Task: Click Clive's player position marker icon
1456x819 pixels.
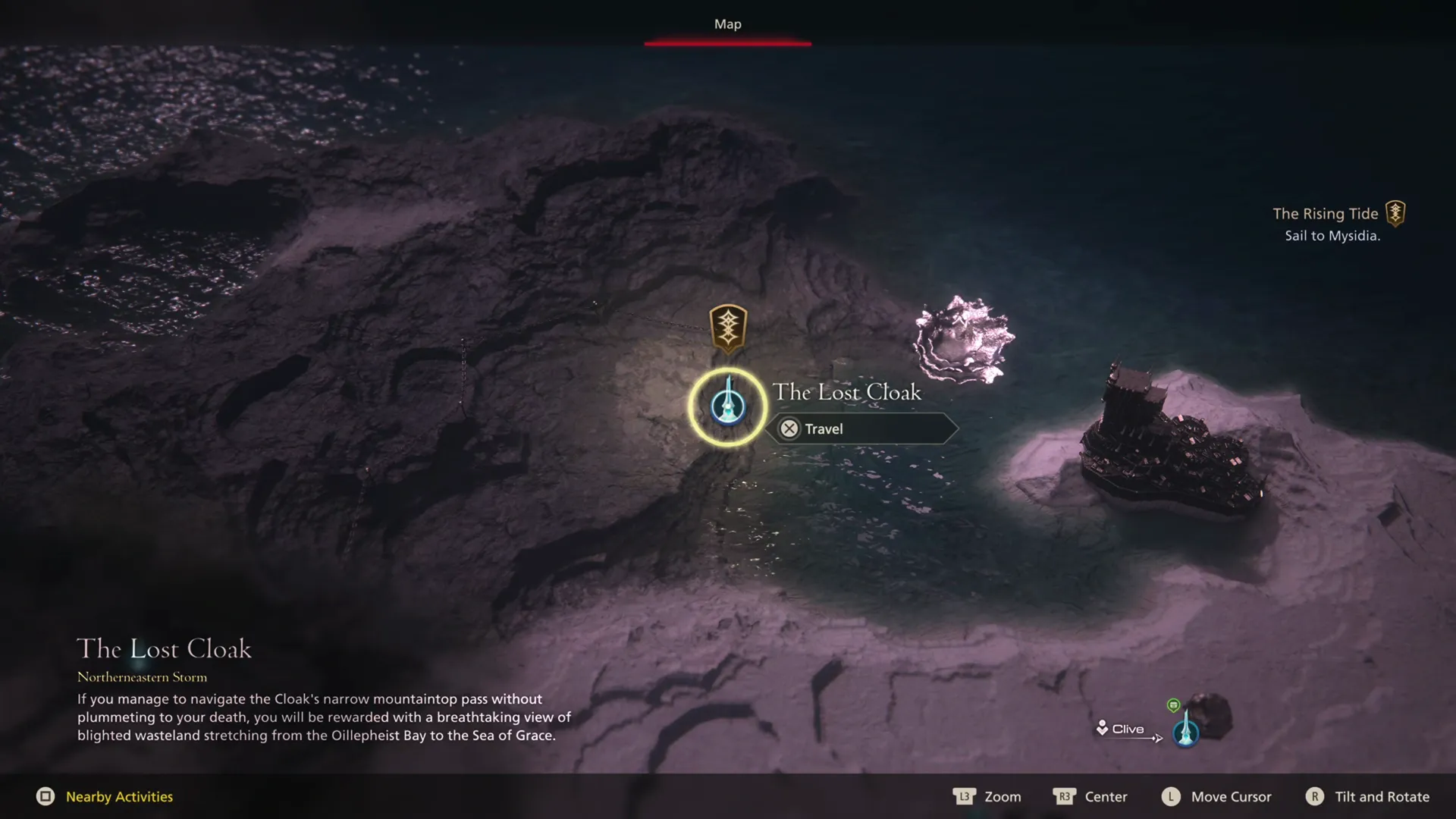Action: click(1102, 728)
